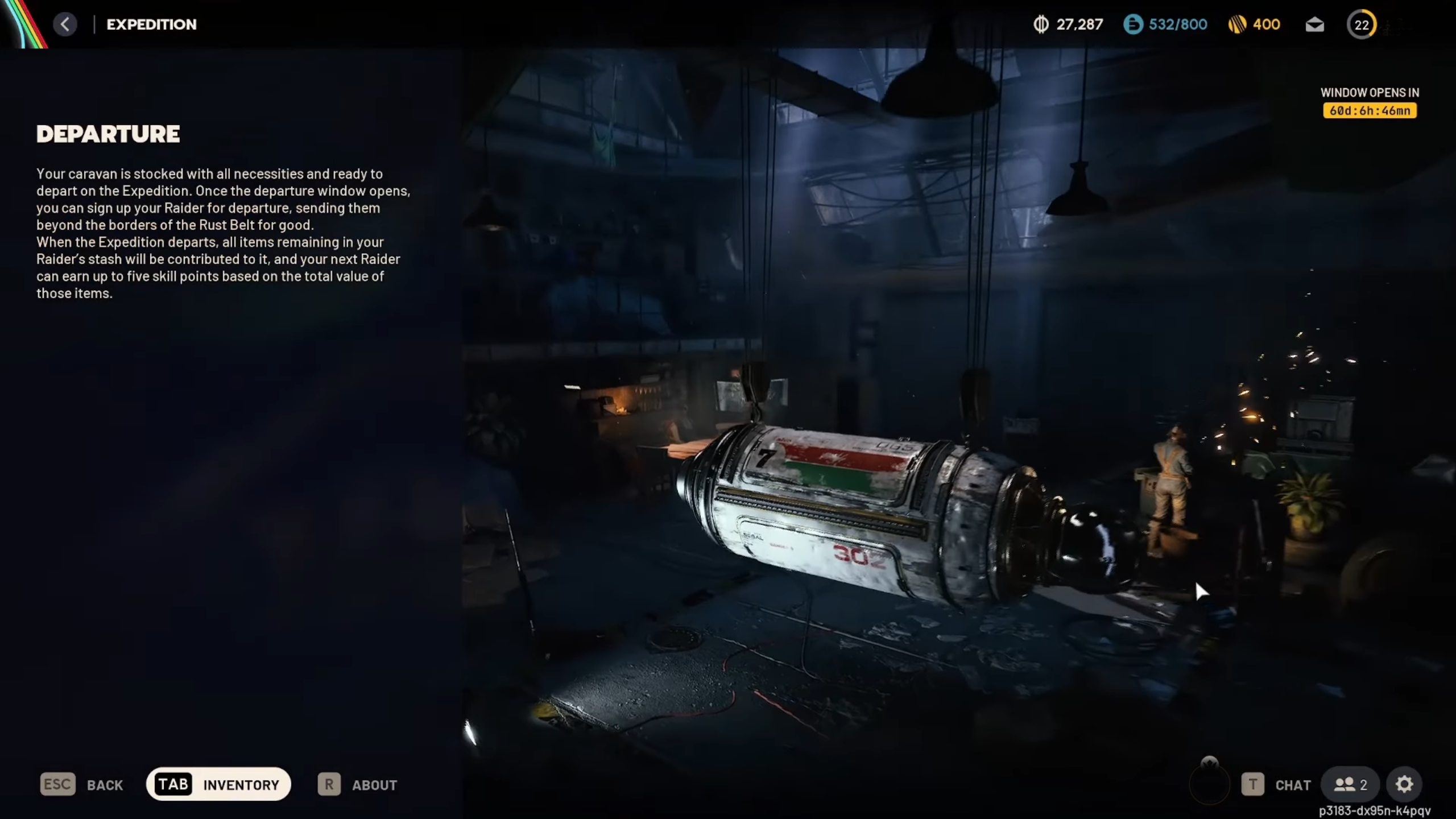Screen dimensions: 1456x819
Task: Click the EXPEDITION title in the header
Action: pyautogui.click(x=151, y=24)
